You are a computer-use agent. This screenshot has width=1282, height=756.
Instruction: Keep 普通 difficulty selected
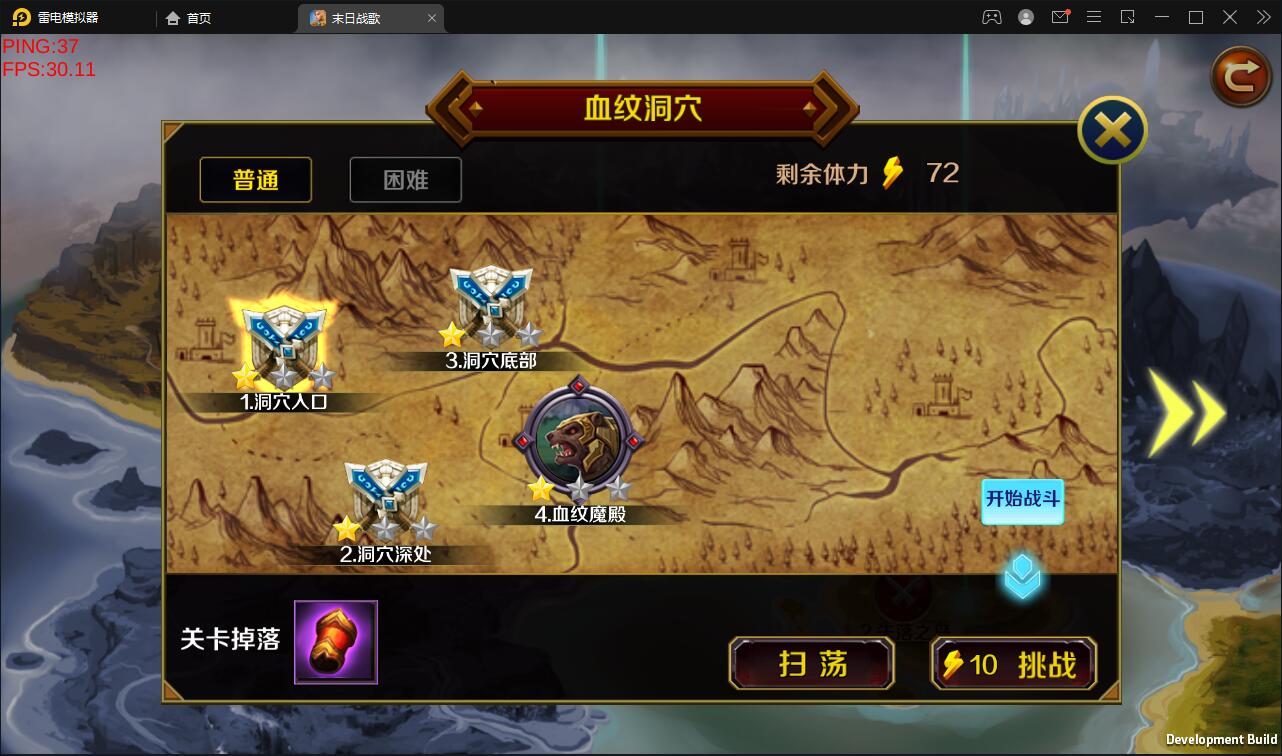[255, 179]
